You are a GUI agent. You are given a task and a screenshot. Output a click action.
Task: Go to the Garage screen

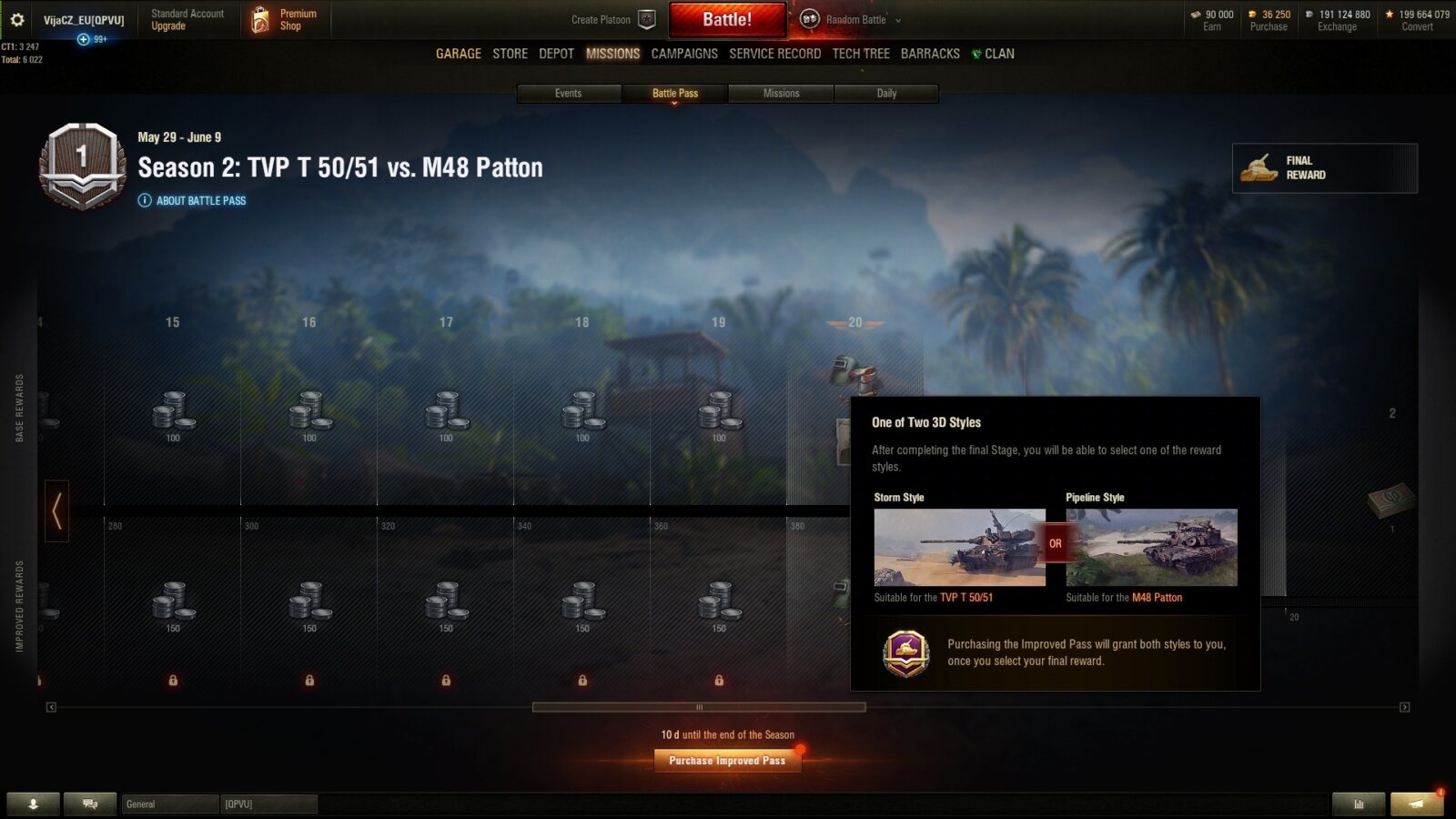459,54
